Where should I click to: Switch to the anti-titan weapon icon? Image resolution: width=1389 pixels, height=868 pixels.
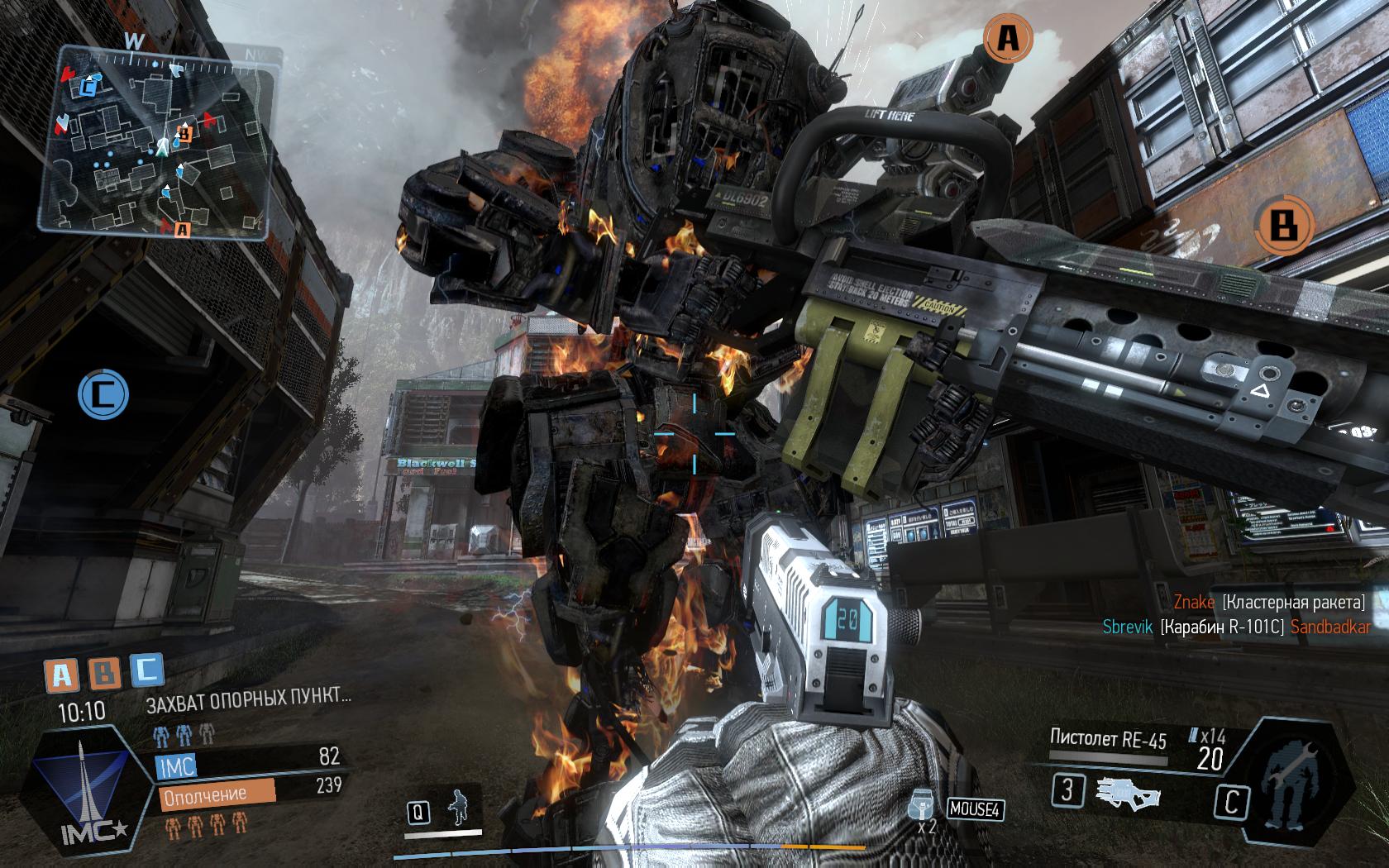pos(1129,793)
